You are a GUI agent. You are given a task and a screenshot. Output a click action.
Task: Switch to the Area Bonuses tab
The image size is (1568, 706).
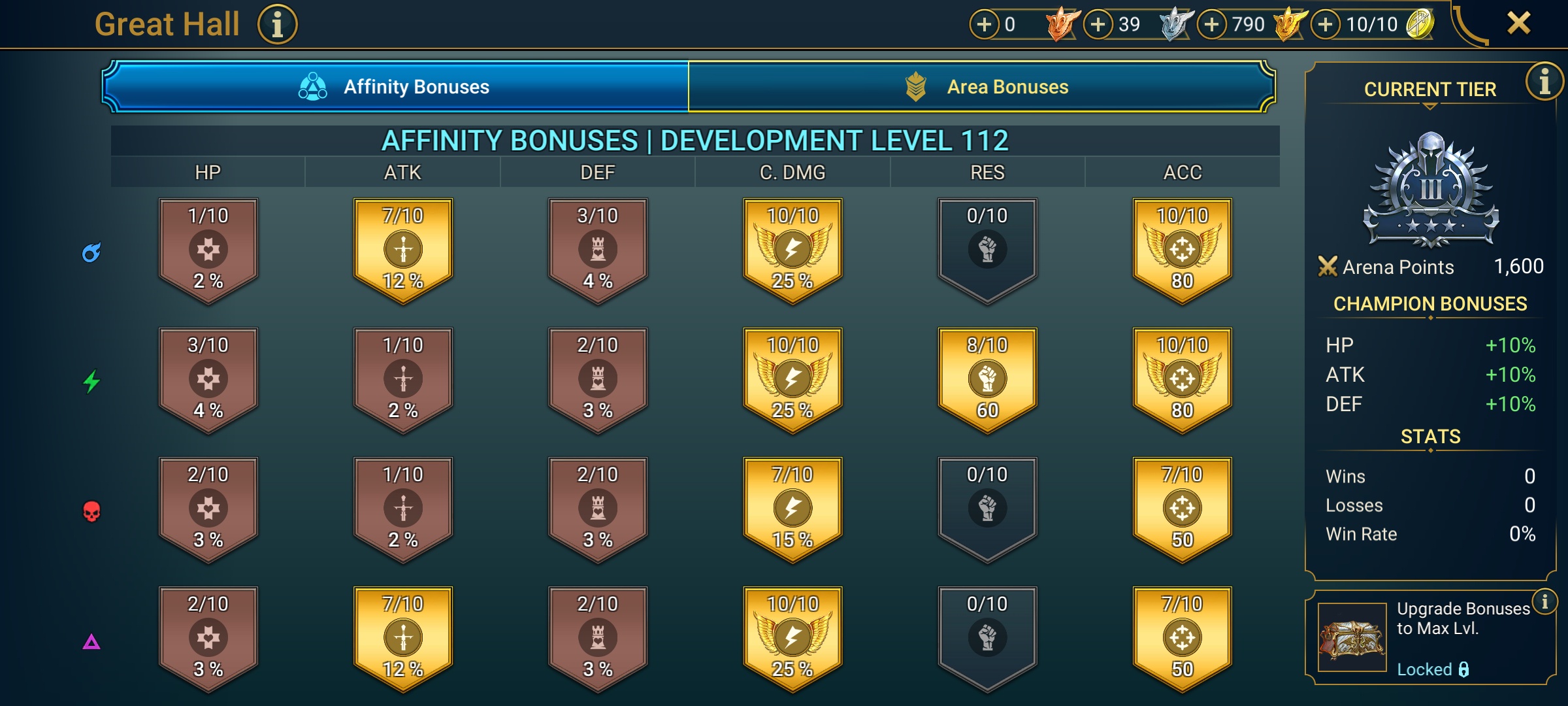point(981,87)
